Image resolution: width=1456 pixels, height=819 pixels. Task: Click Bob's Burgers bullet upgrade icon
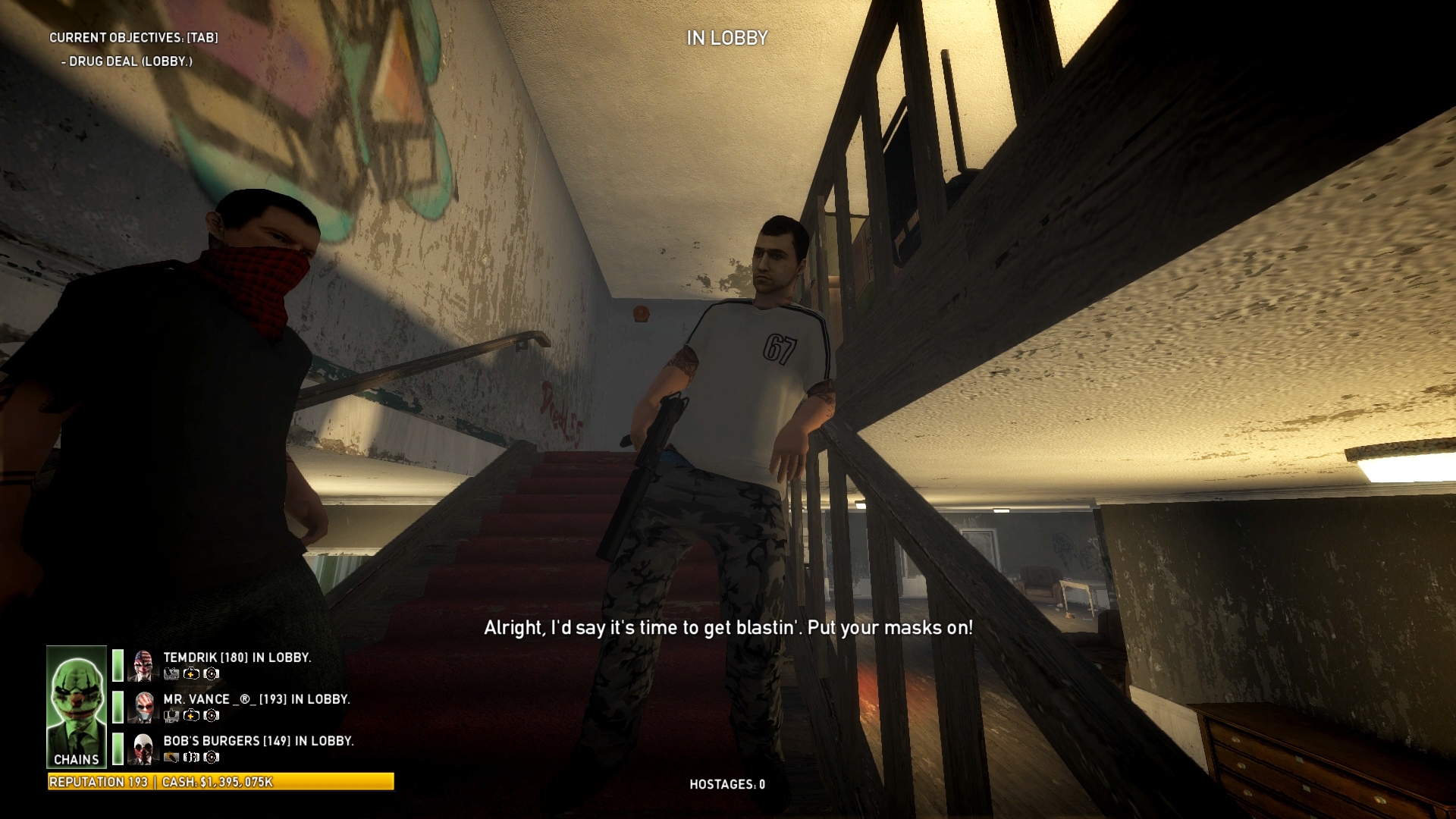(x=171, y=757)
